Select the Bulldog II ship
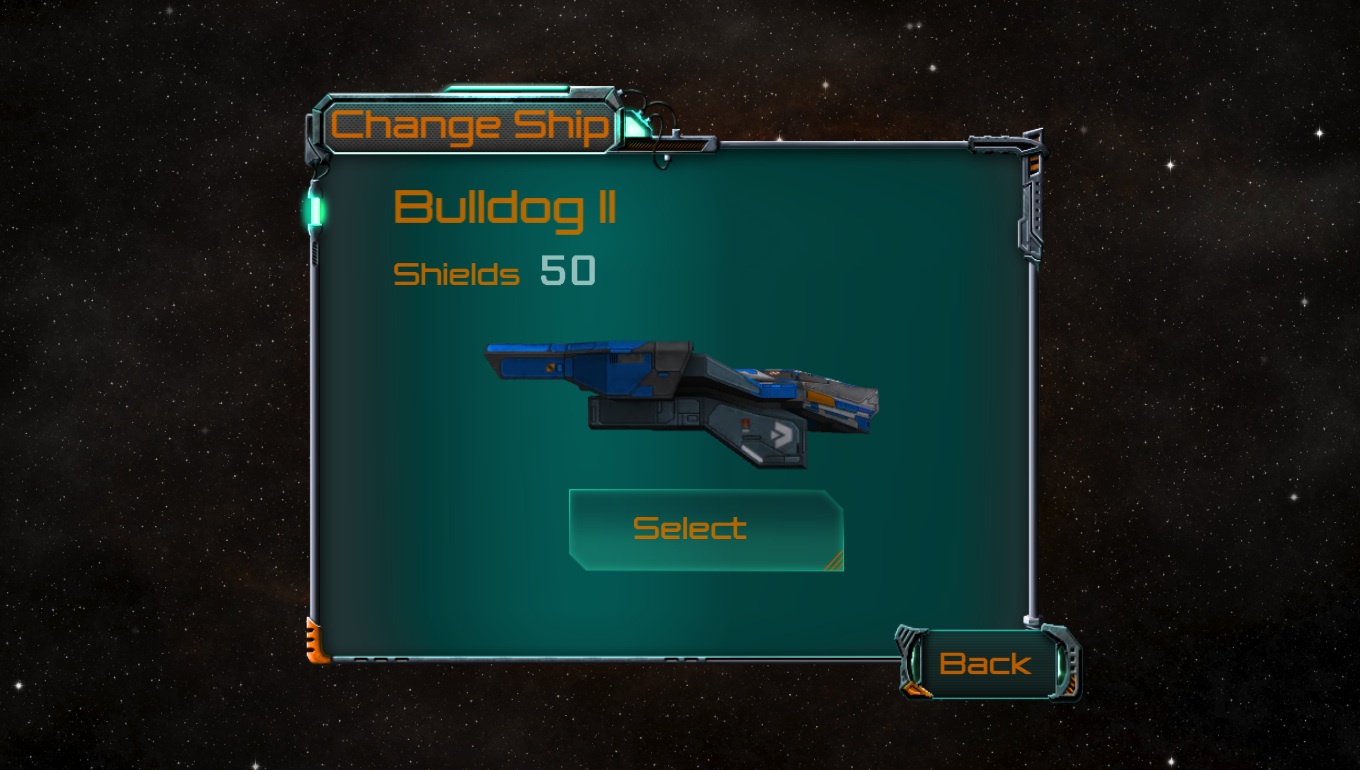1360x770 pixels. pyautogui.click(x=705, y=529)
